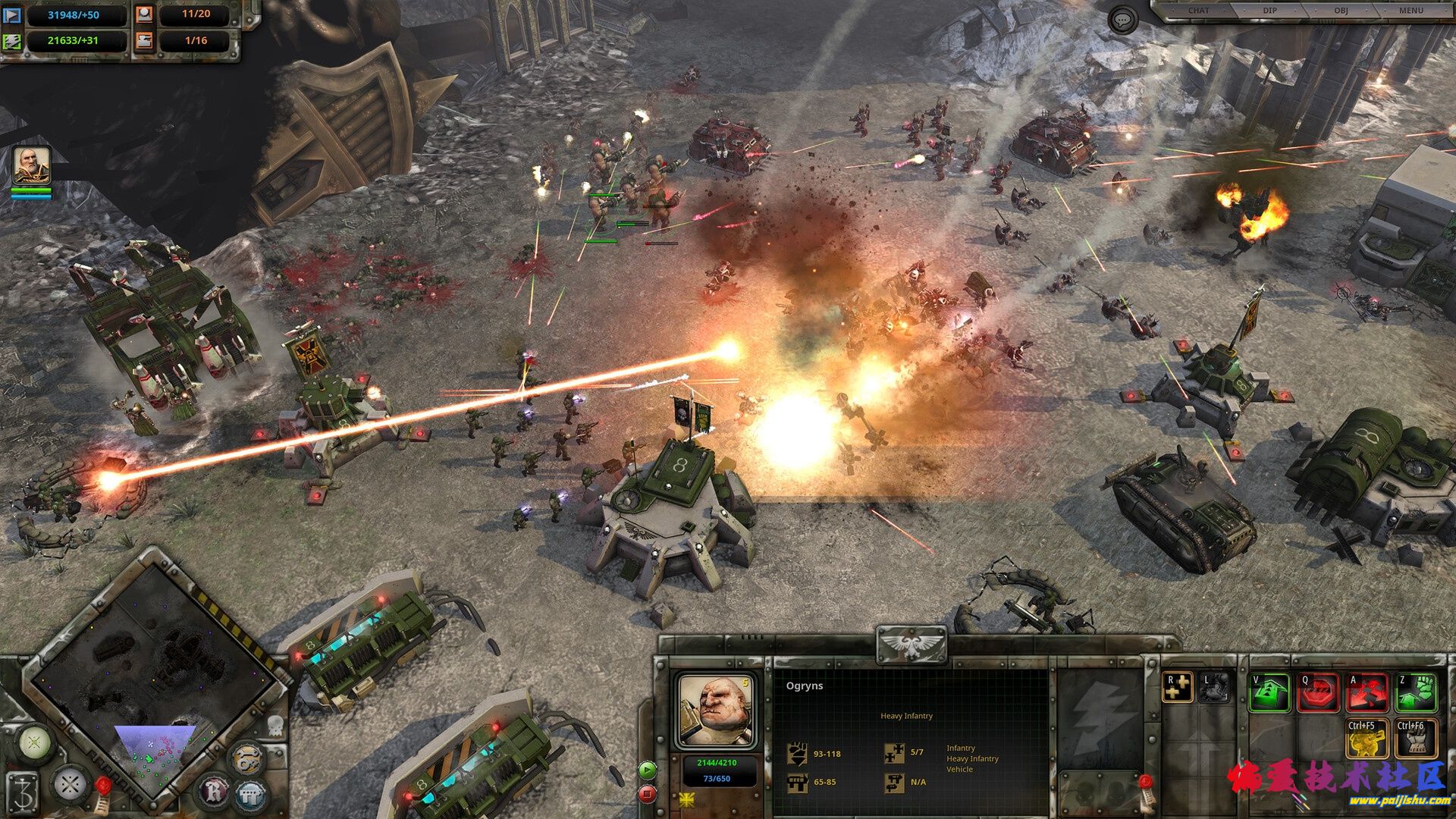Open the OBJ objectives tab
This screenshot has width=1456, height=819.
(1341, 11)
